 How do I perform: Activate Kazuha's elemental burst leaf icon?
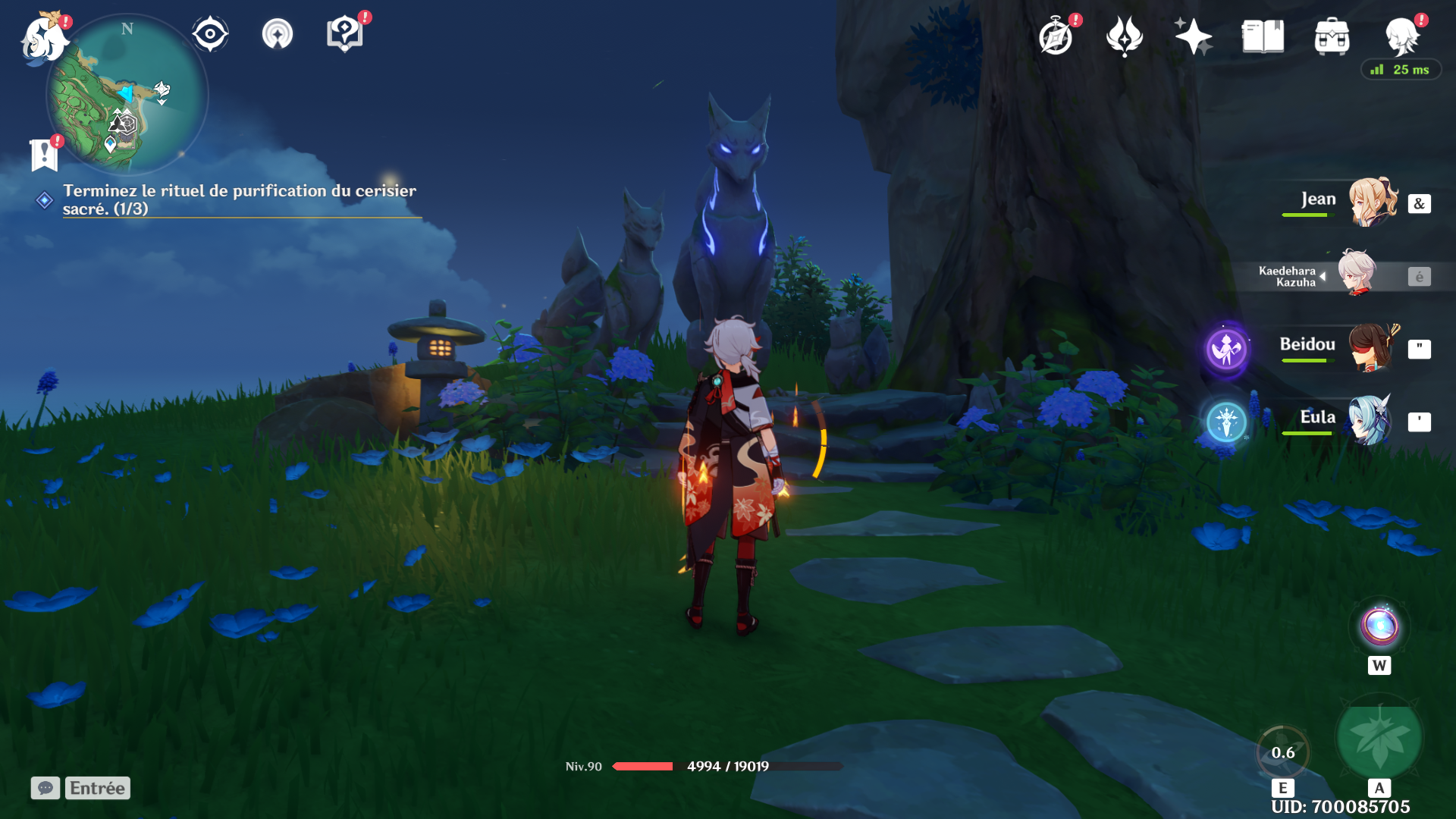(1379, 737)
